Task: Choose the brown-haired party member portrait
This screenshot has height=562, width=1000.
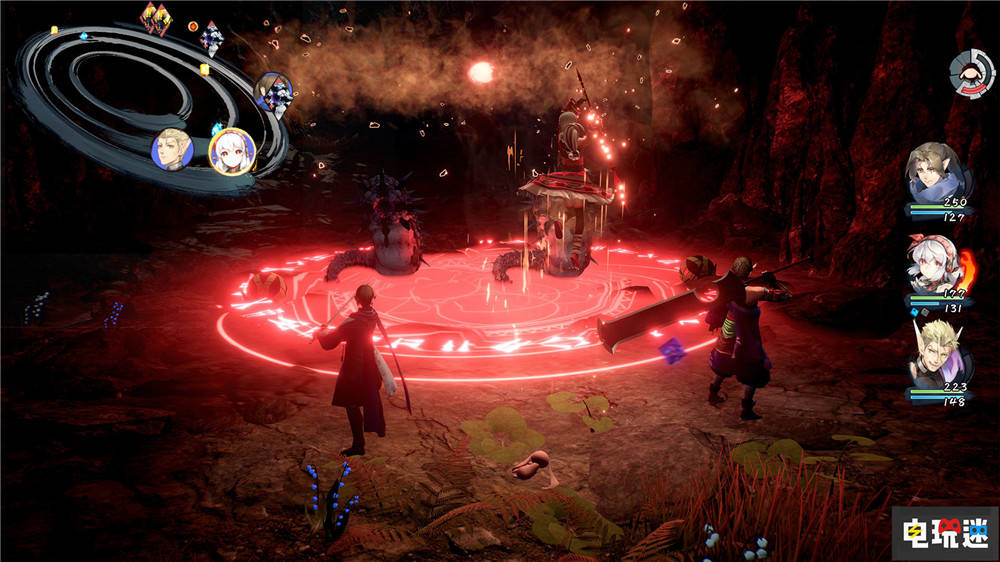Action: pos(939,174)
